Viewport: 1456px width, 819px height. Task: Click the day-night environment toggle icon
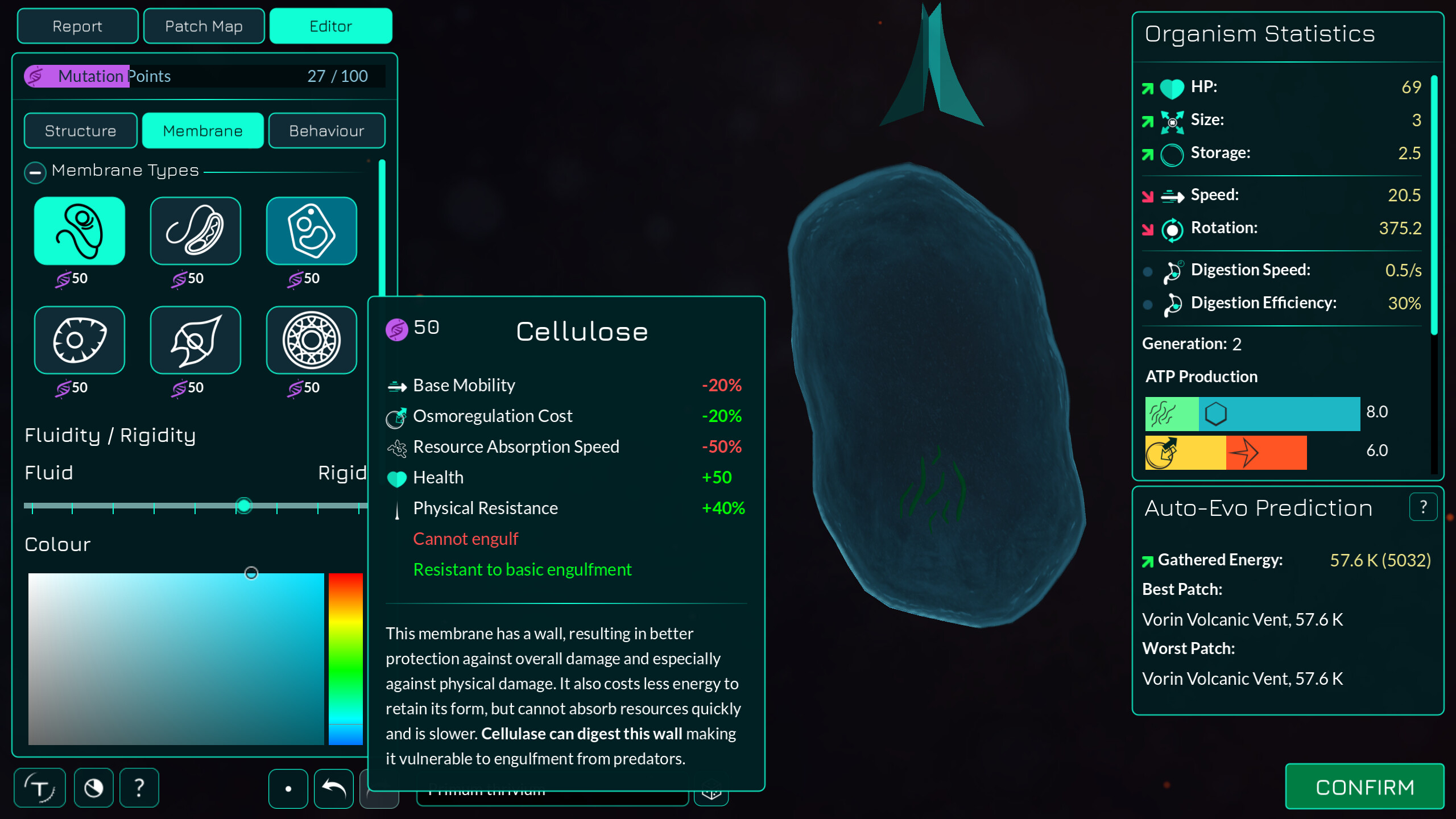[93, 788]
